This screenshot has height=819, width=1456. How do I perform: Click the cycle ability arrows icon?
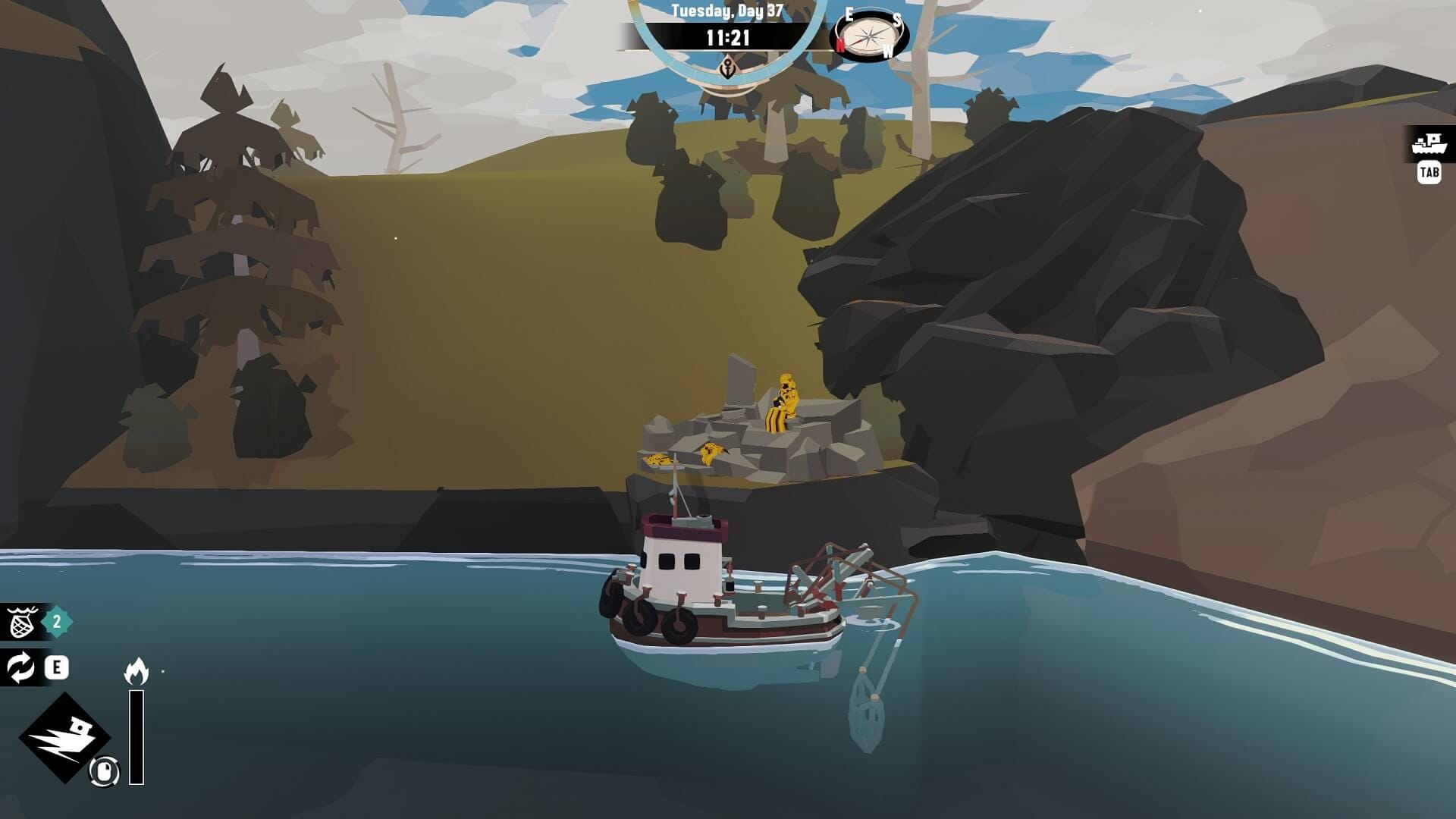pos(20,668)
